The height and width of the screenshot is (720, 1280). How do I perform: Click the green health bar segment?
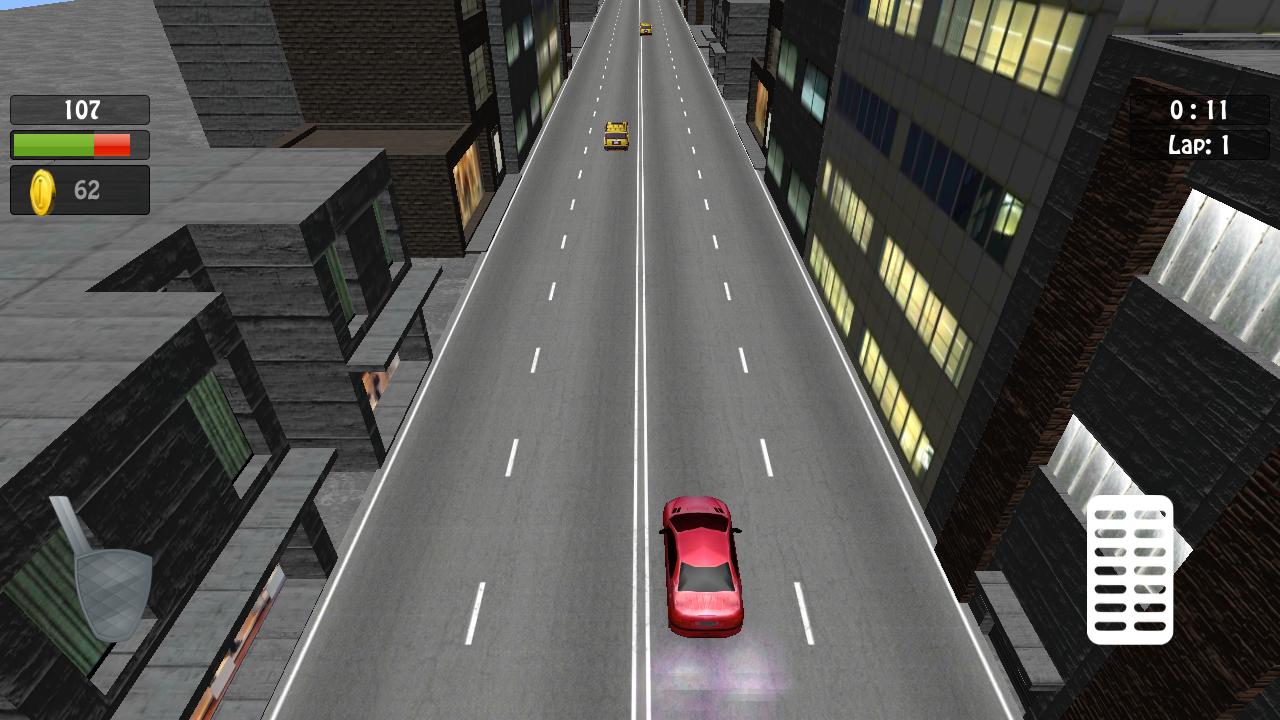[x=55, y=144]
